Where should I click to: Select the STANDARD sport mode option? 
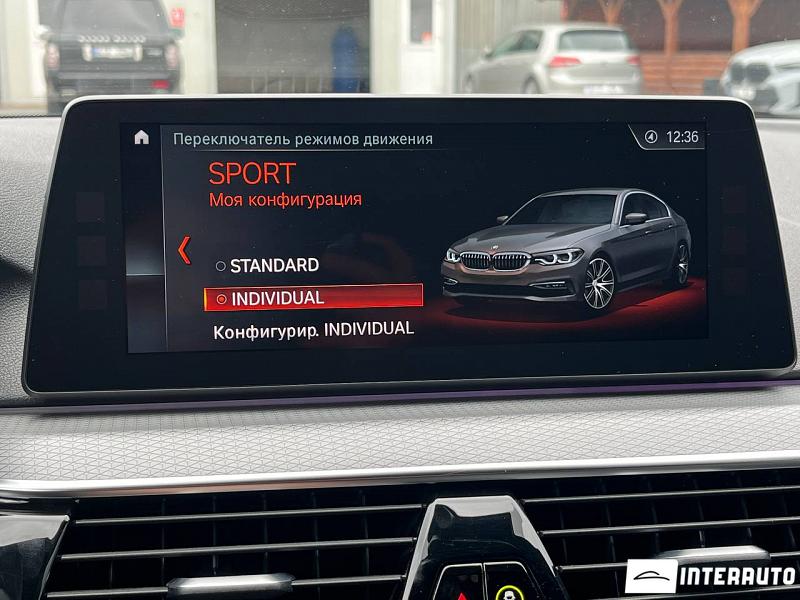pyautogui.click(x=268, y=266)
